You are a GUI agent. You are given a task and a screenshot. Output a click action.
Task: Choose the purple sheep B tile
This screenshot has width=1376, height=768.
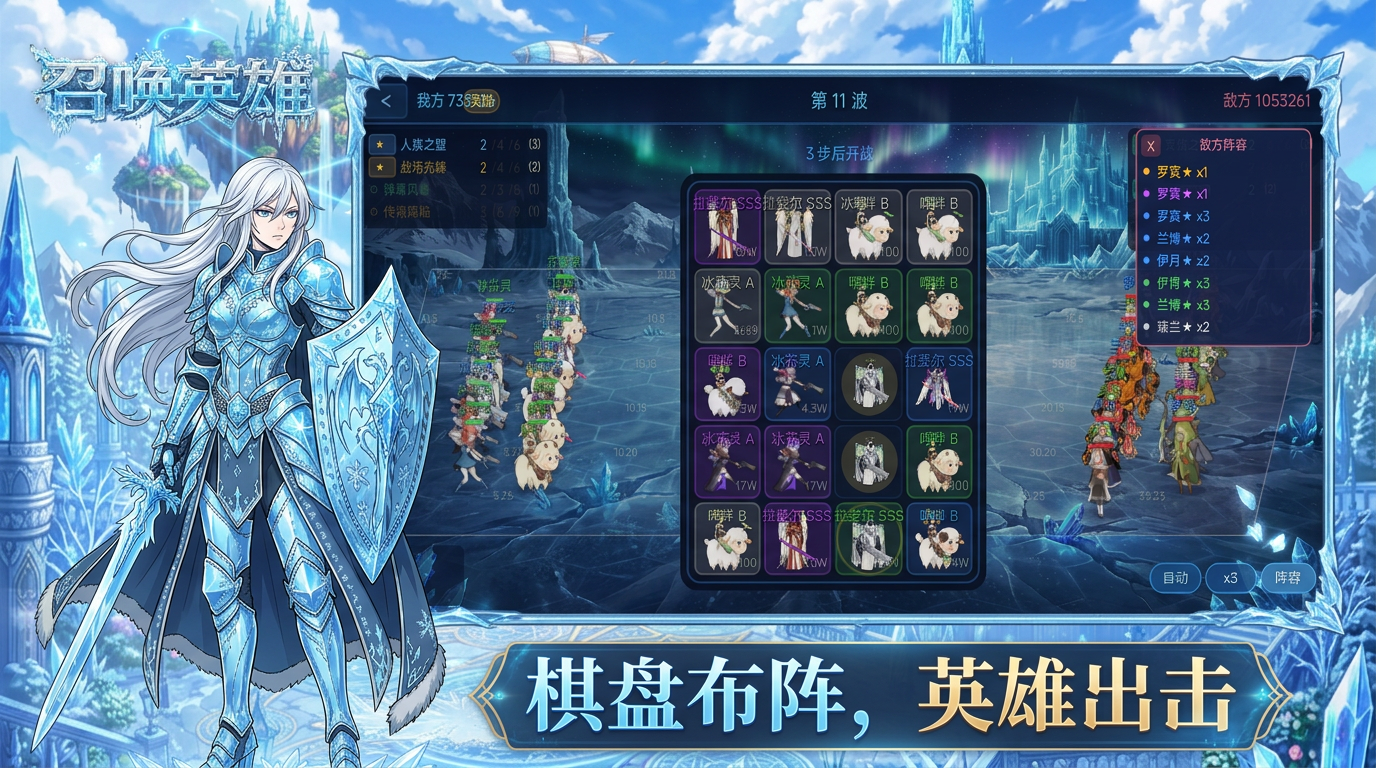coord(727,384)
